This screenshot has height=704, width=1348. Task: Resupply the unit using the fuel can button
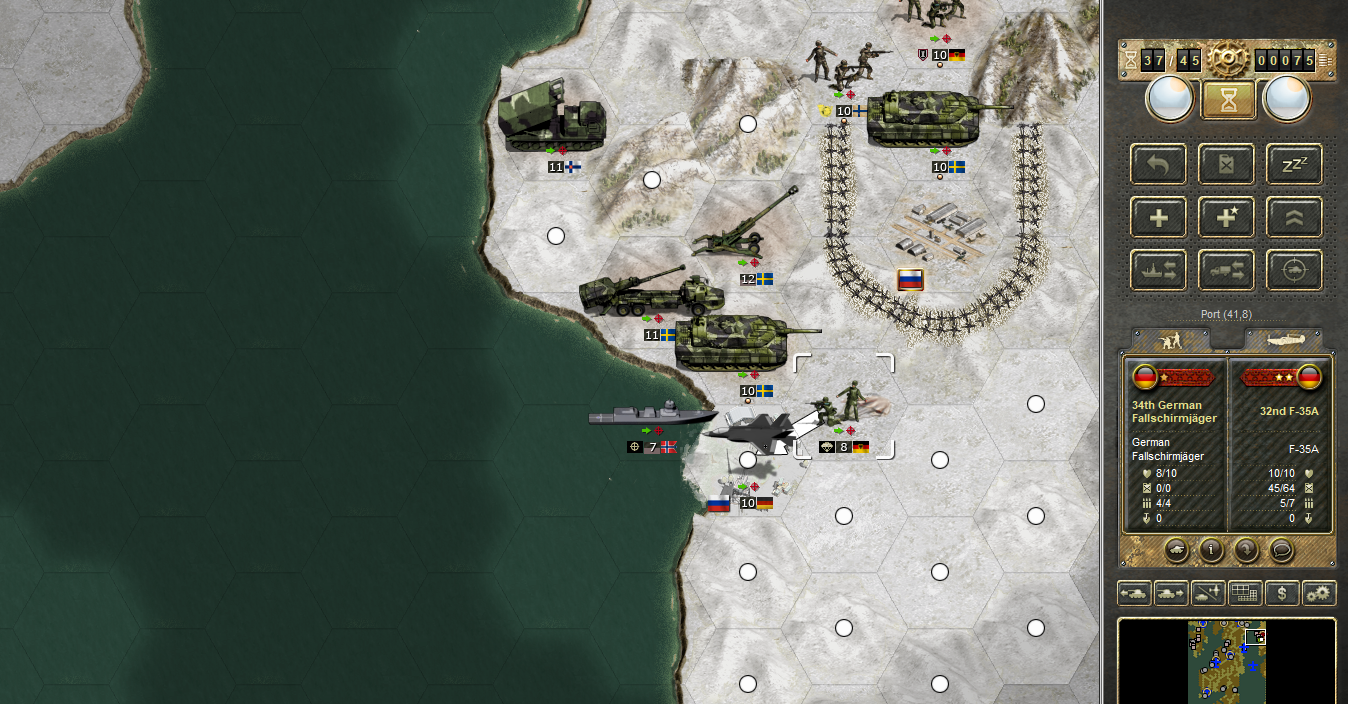point(1226,164)
